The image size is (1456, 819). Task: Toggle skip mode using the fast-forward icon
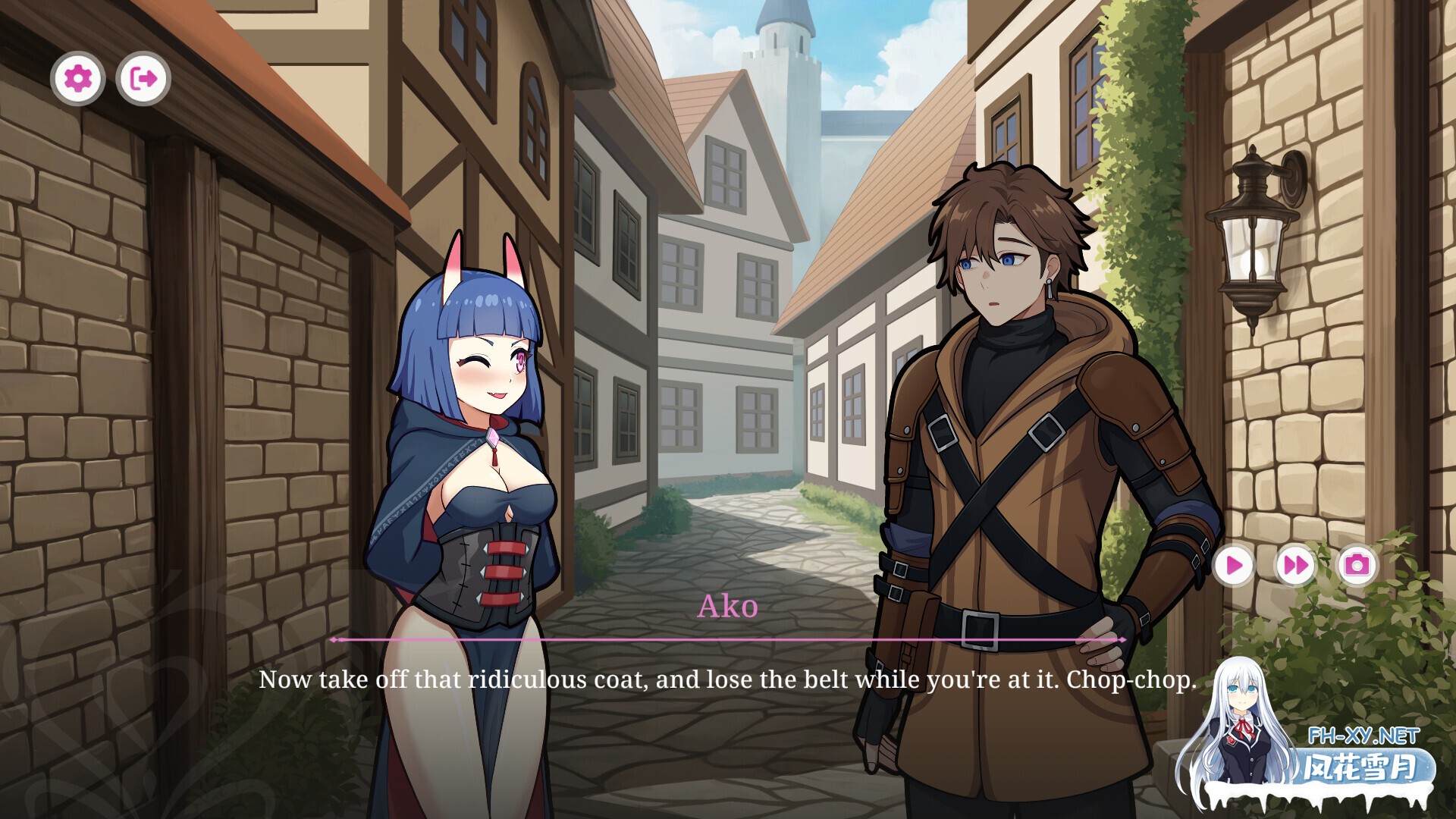click(x=1295, y=565)
